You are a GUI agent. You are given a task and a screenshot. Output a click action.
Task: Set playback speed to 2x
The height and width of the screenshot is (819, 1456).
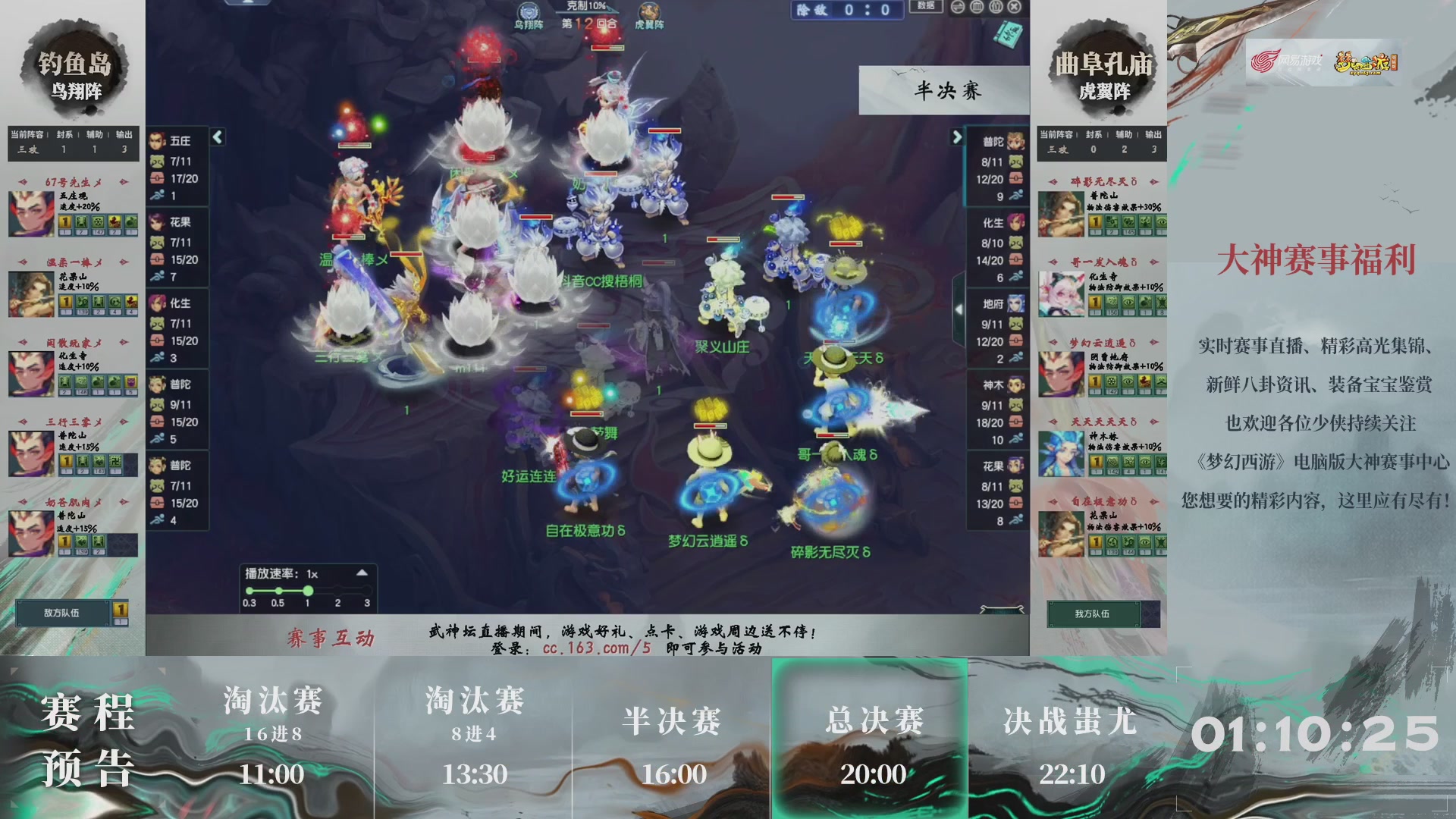click(x=336, y=589)
